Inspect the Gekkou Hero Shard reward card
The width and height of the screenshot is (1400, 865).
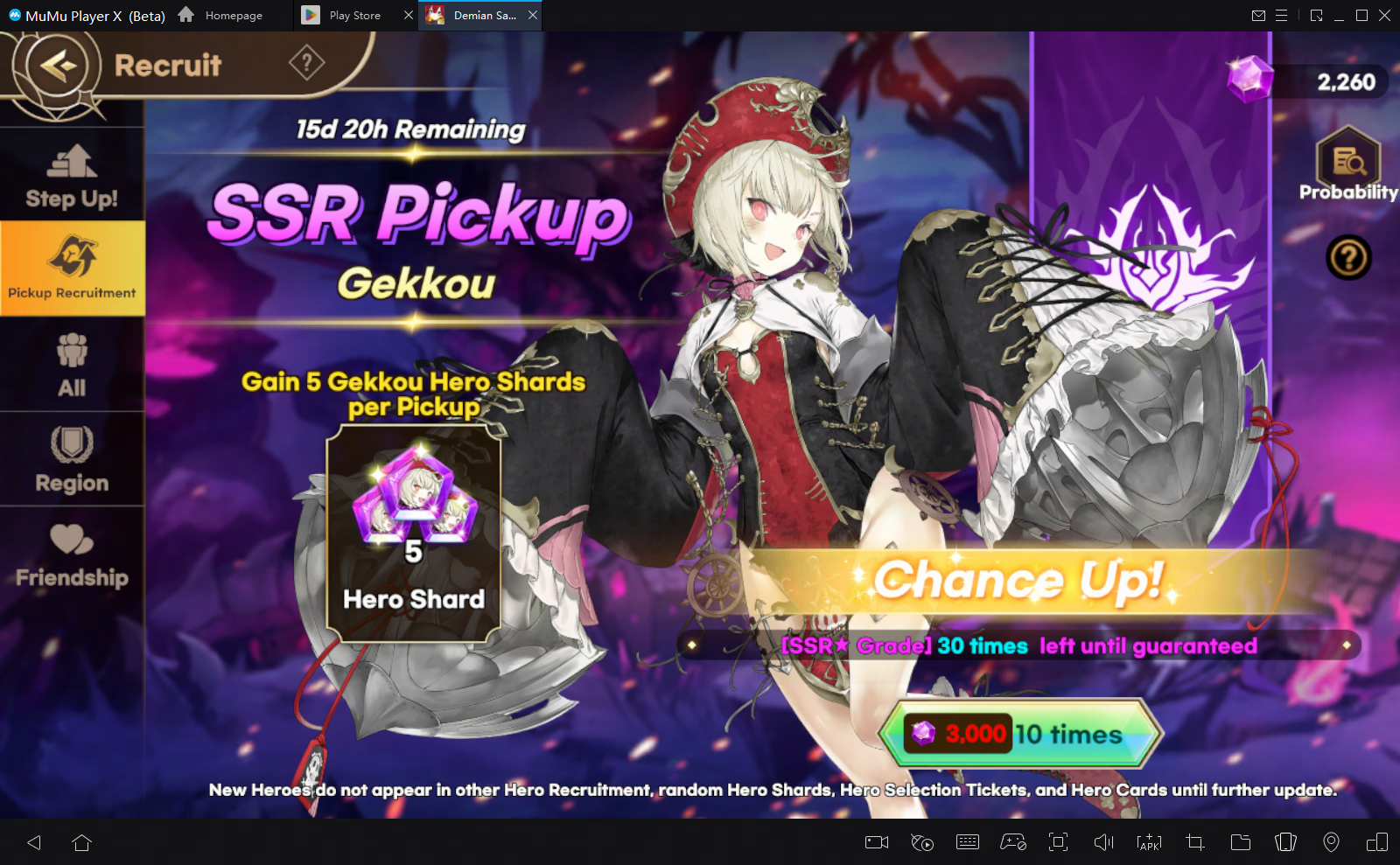point(414,534)
